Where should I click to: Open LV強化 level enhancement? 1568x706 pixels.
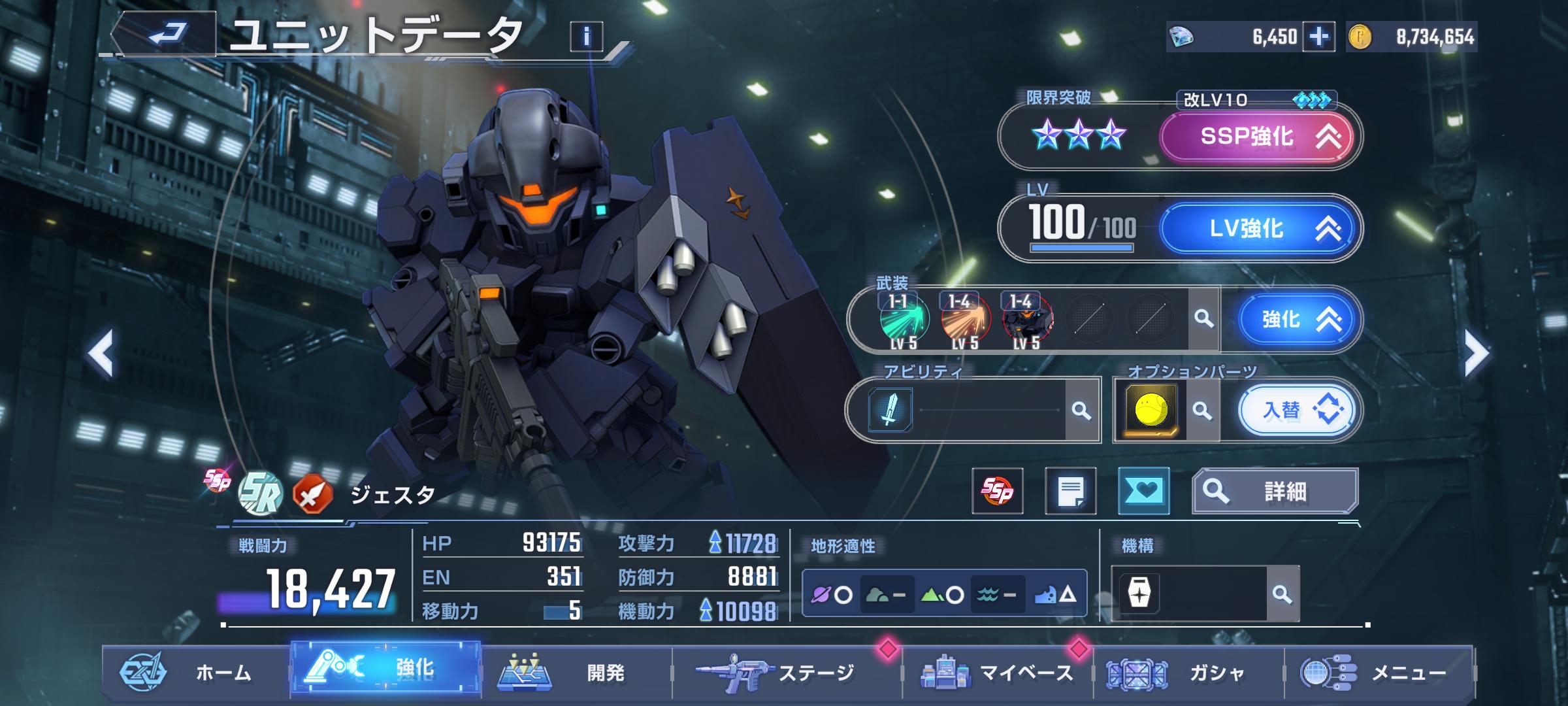(x=1256, y=228)
